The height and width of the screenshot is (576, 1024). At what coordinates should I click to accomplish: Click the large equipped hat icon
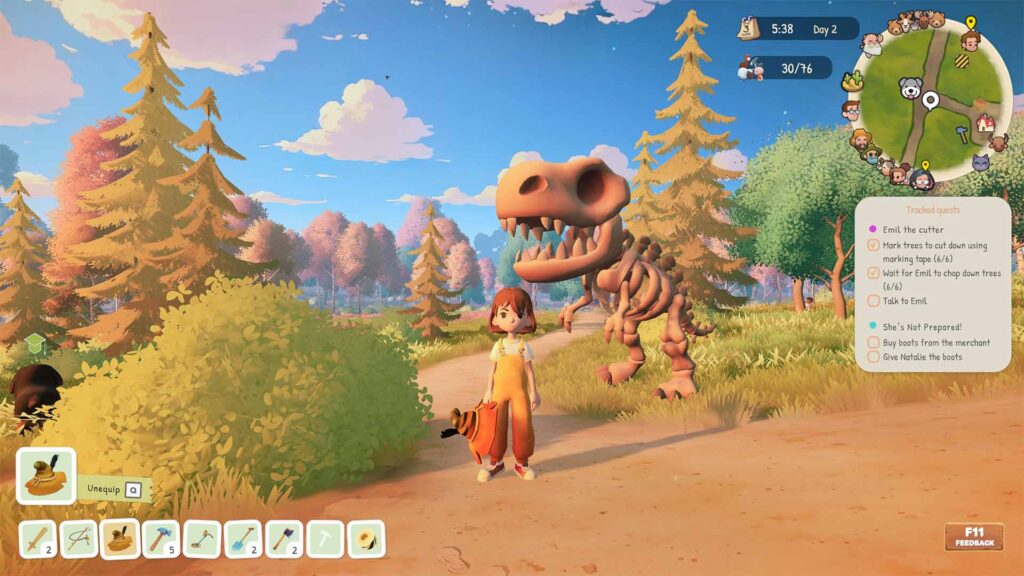coord(46,476)
